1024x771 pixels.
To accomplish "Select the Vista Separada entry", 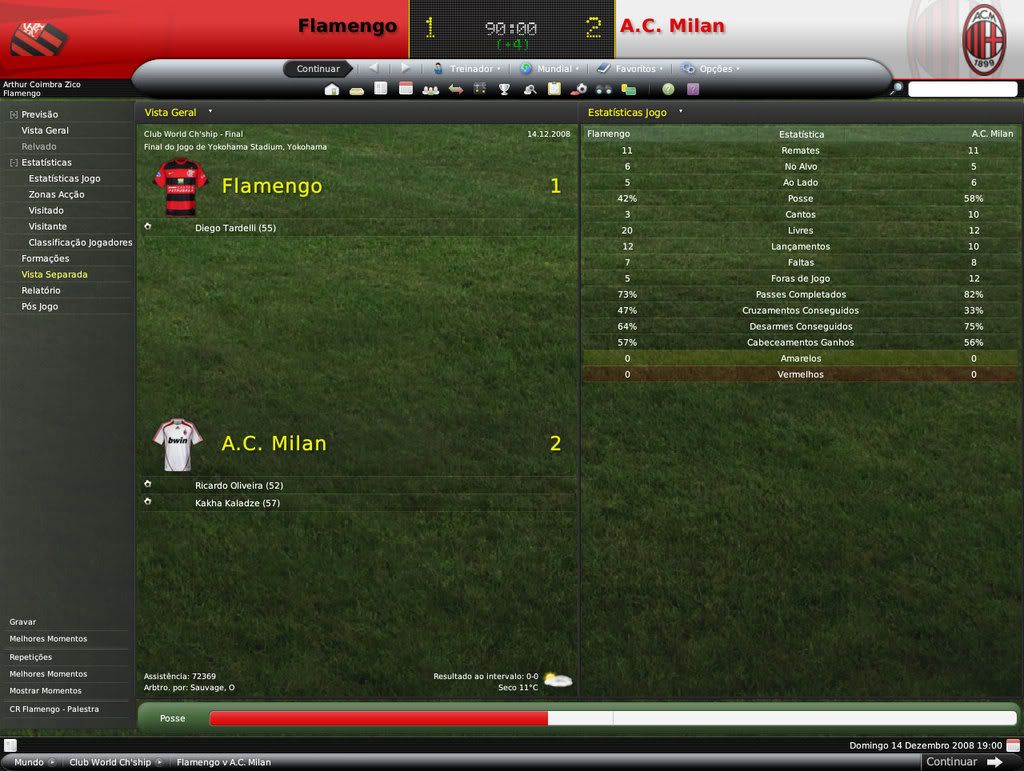I will (x=54, y=275).
